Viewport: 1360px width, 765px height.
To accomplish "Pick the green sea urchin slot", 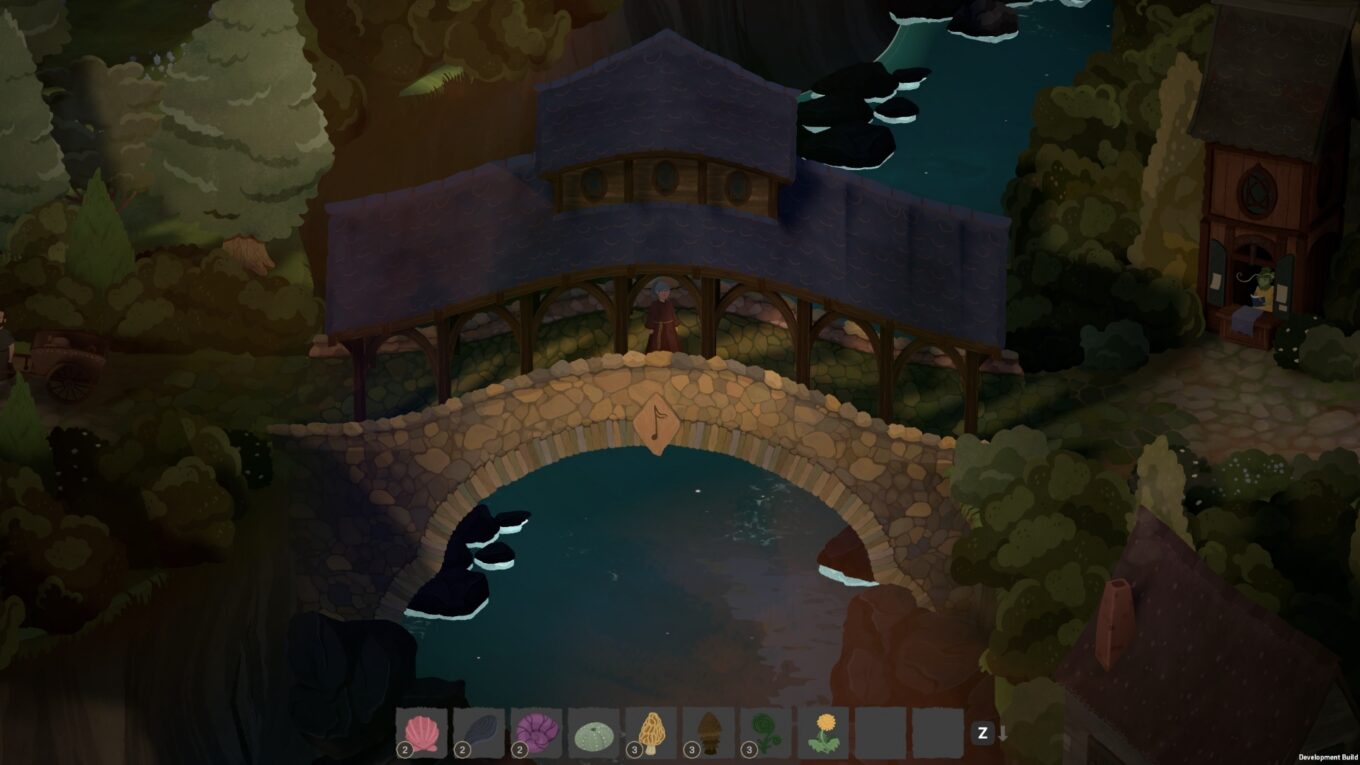I will coord(594,733).
